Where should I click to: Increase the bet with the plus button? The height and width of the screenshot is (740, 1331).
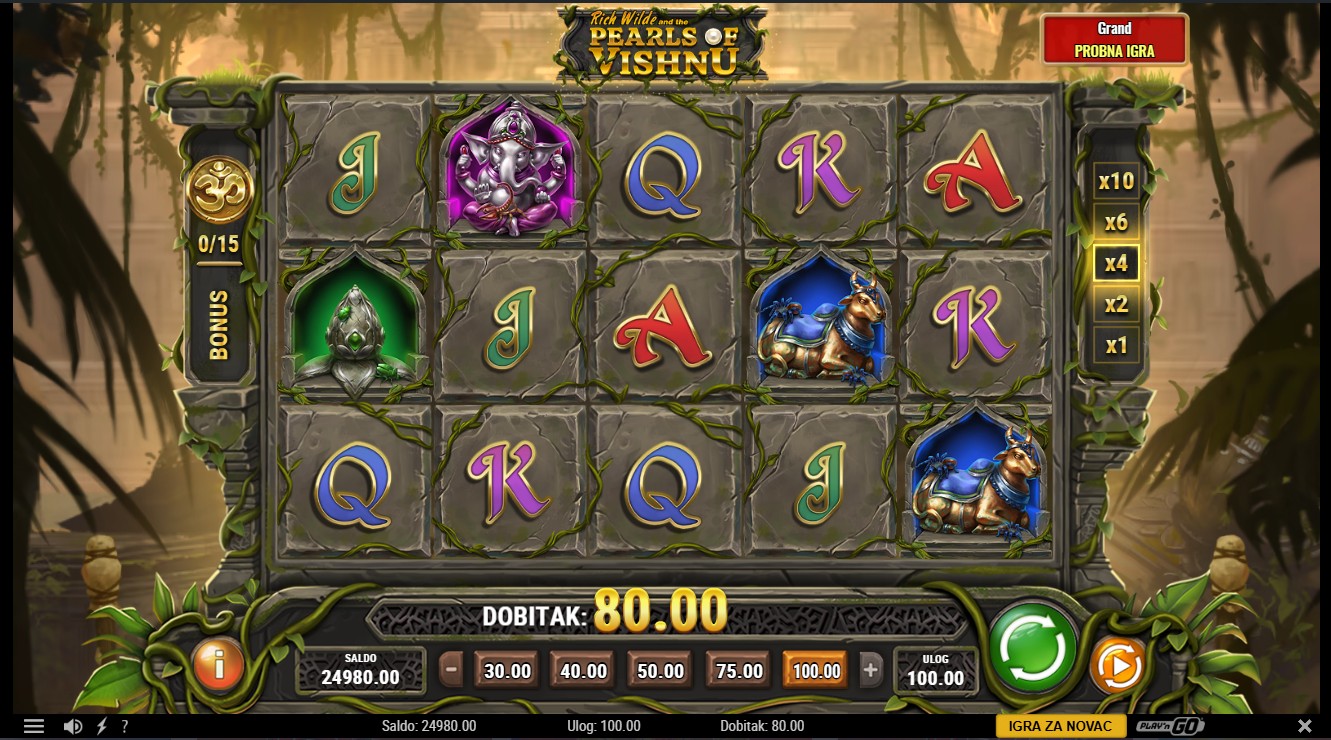870,670
